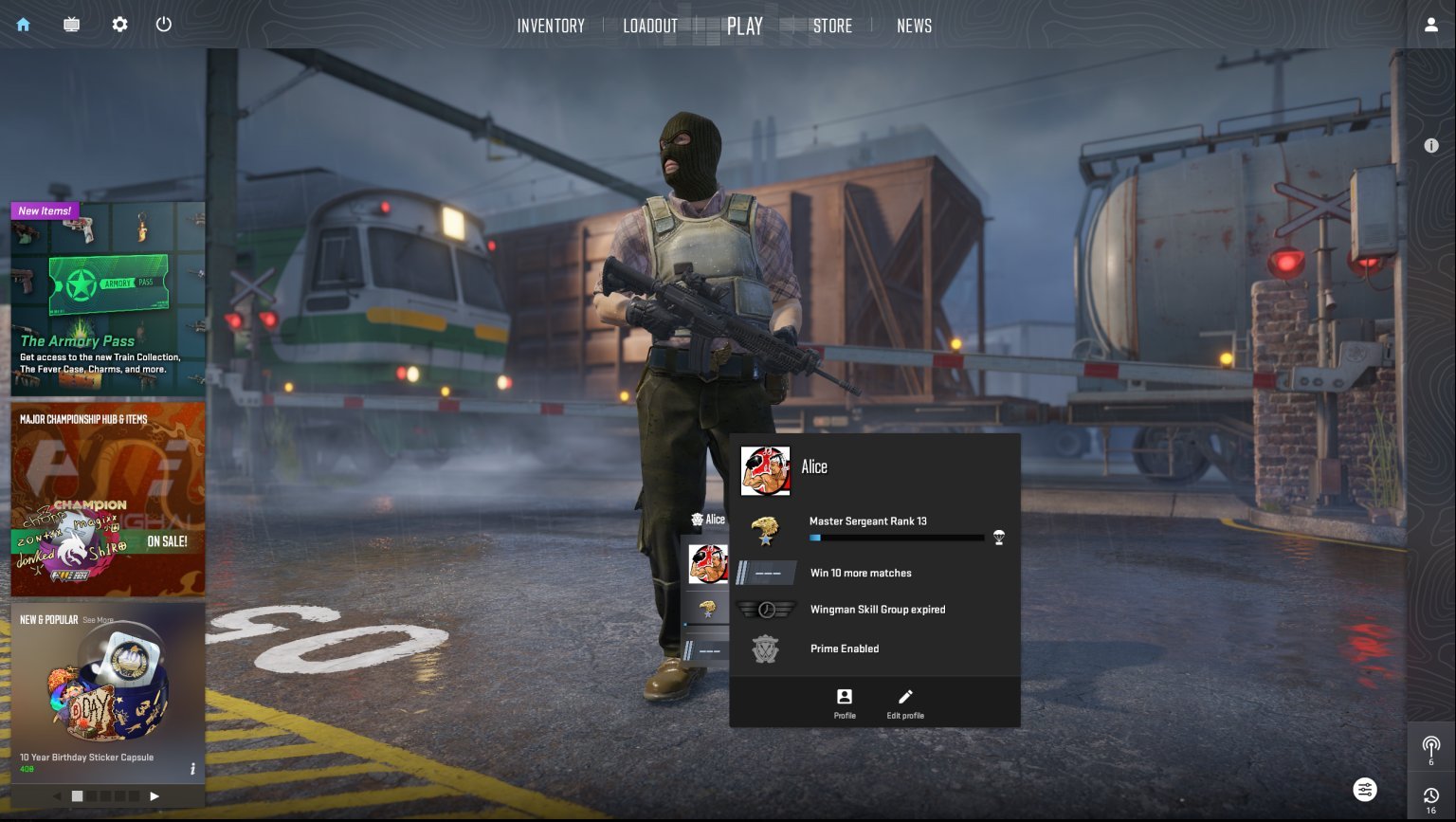Switch to the Inventory tab
This screenshot has width=1456, height=822.
pos(551,26)
